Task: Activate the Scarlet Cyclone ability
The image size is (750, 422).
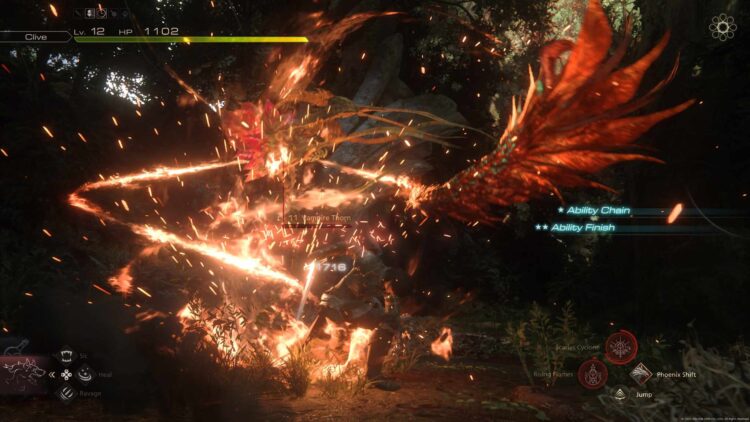Action: 621,347
